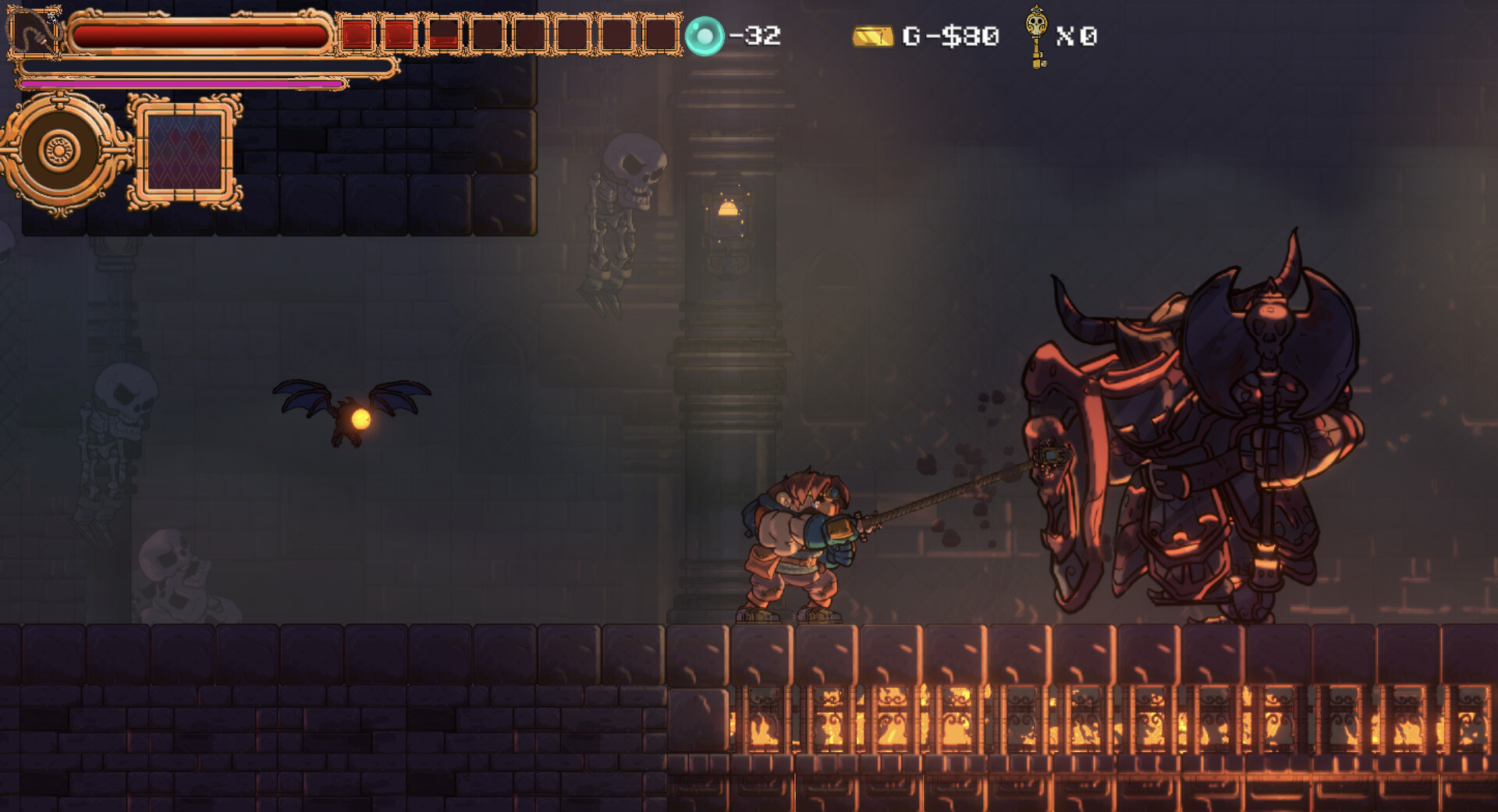
Task: Click the golden skull key icon
Action: point(1036,36)
